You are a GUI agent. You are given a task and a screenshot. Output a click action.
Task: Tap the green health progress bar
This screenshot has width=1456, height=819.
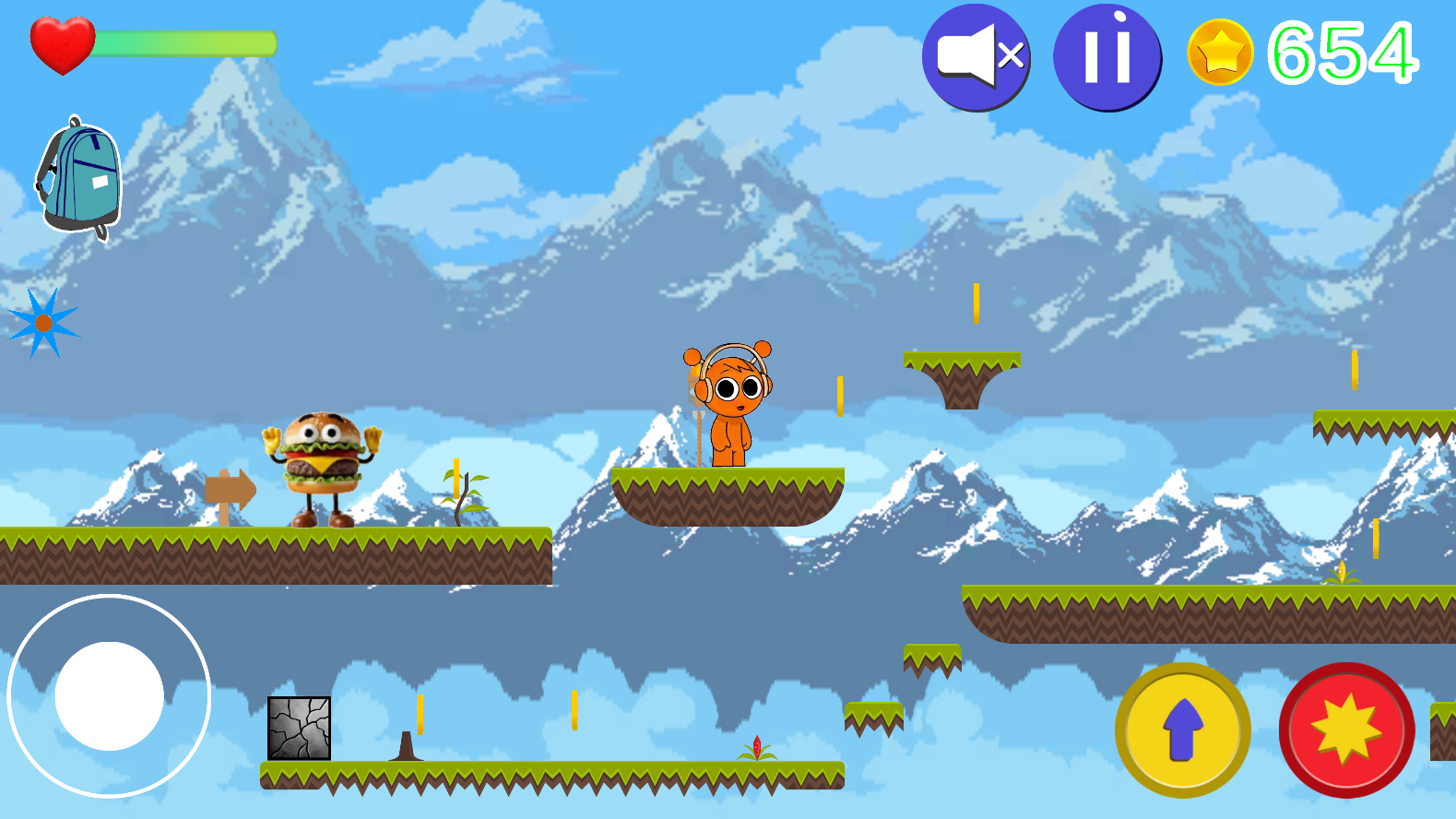point(184,41)
